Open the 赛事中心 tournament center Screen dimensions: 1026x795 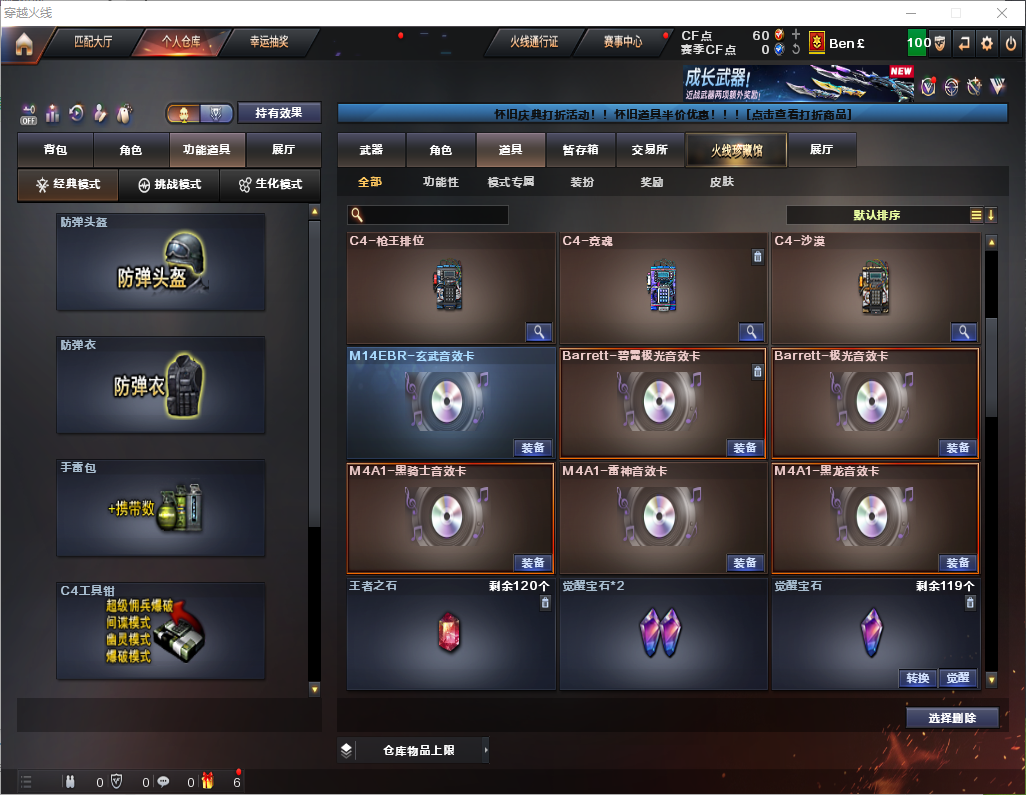(622, 42)
